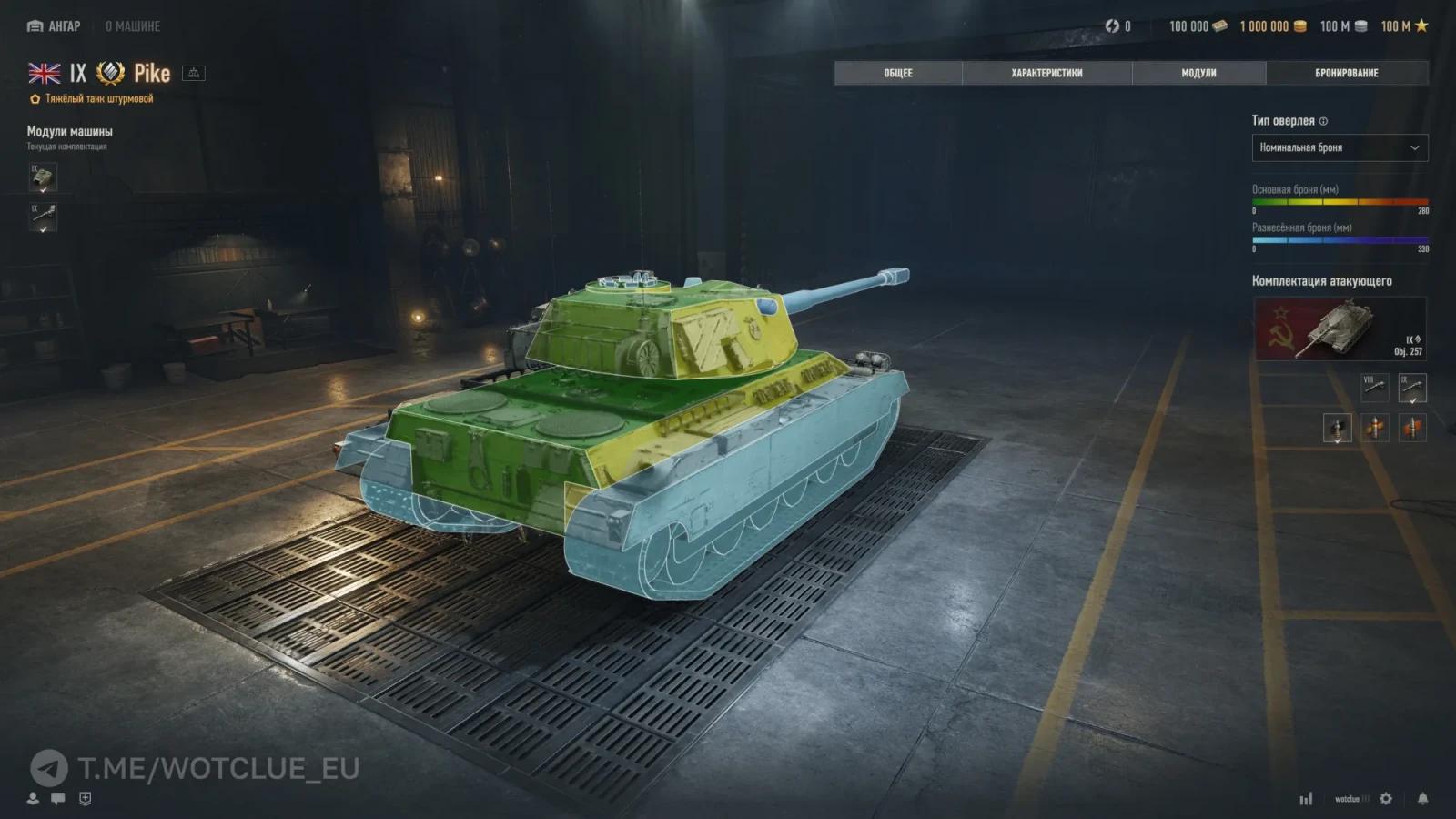Image resolution: width=1456 pixels, height=819 pixels.
Task: Open the chat icon in the bottom-left corner
Action: point(57,799)
